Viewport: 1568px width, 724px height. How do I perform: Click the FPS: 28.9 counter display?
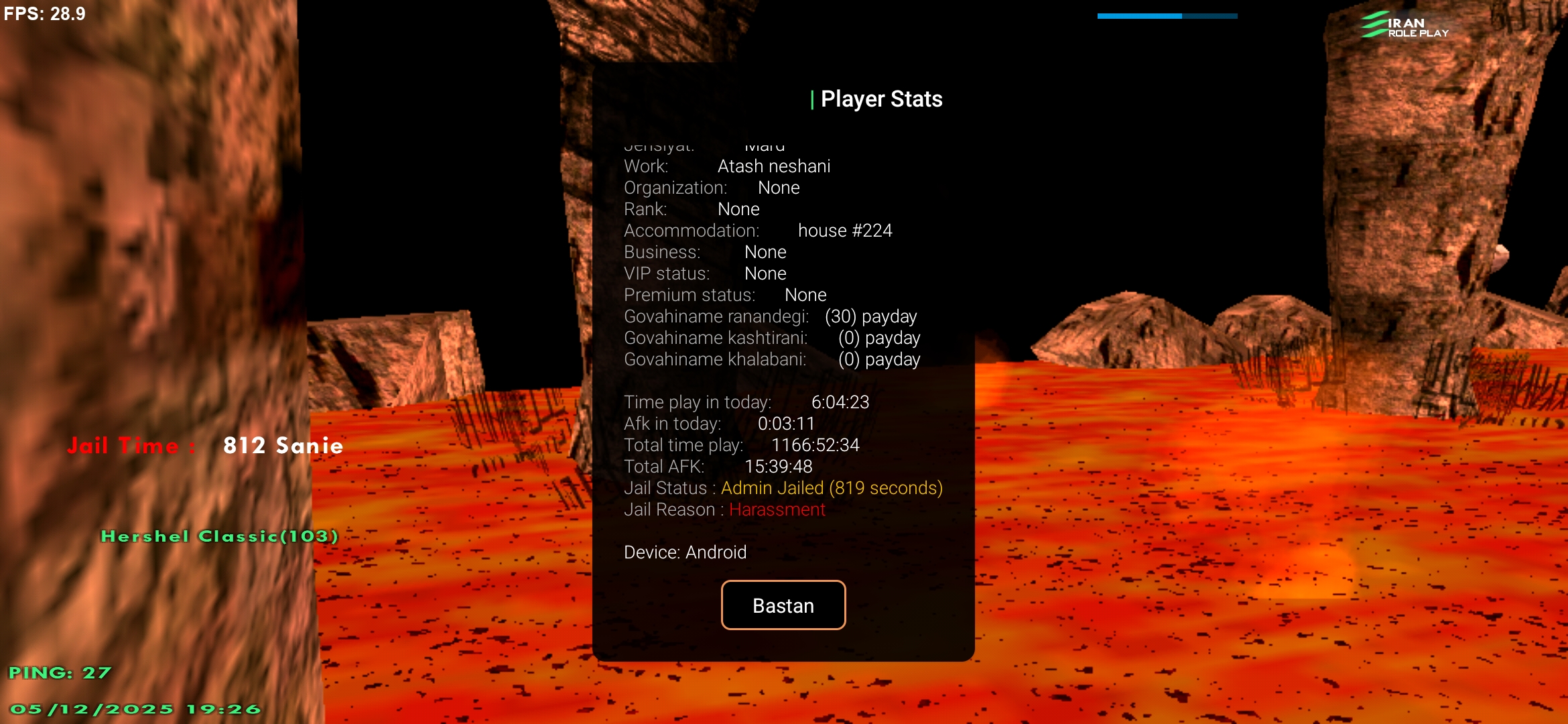[44, 13]
